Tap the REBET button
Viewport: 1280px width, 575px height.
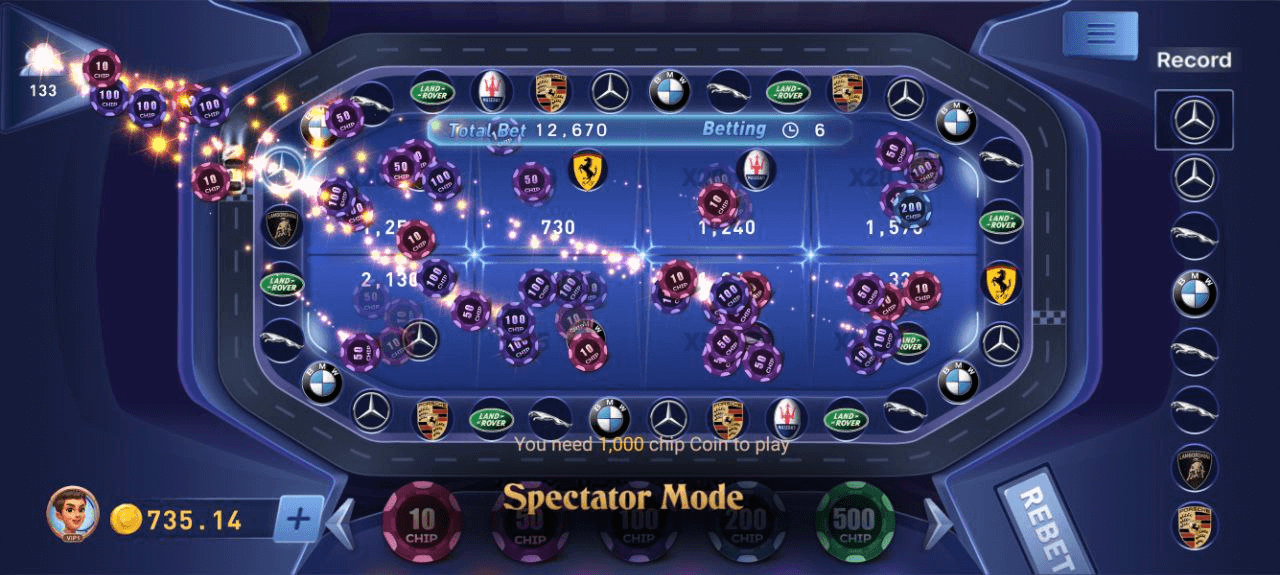coord(1045,526)
